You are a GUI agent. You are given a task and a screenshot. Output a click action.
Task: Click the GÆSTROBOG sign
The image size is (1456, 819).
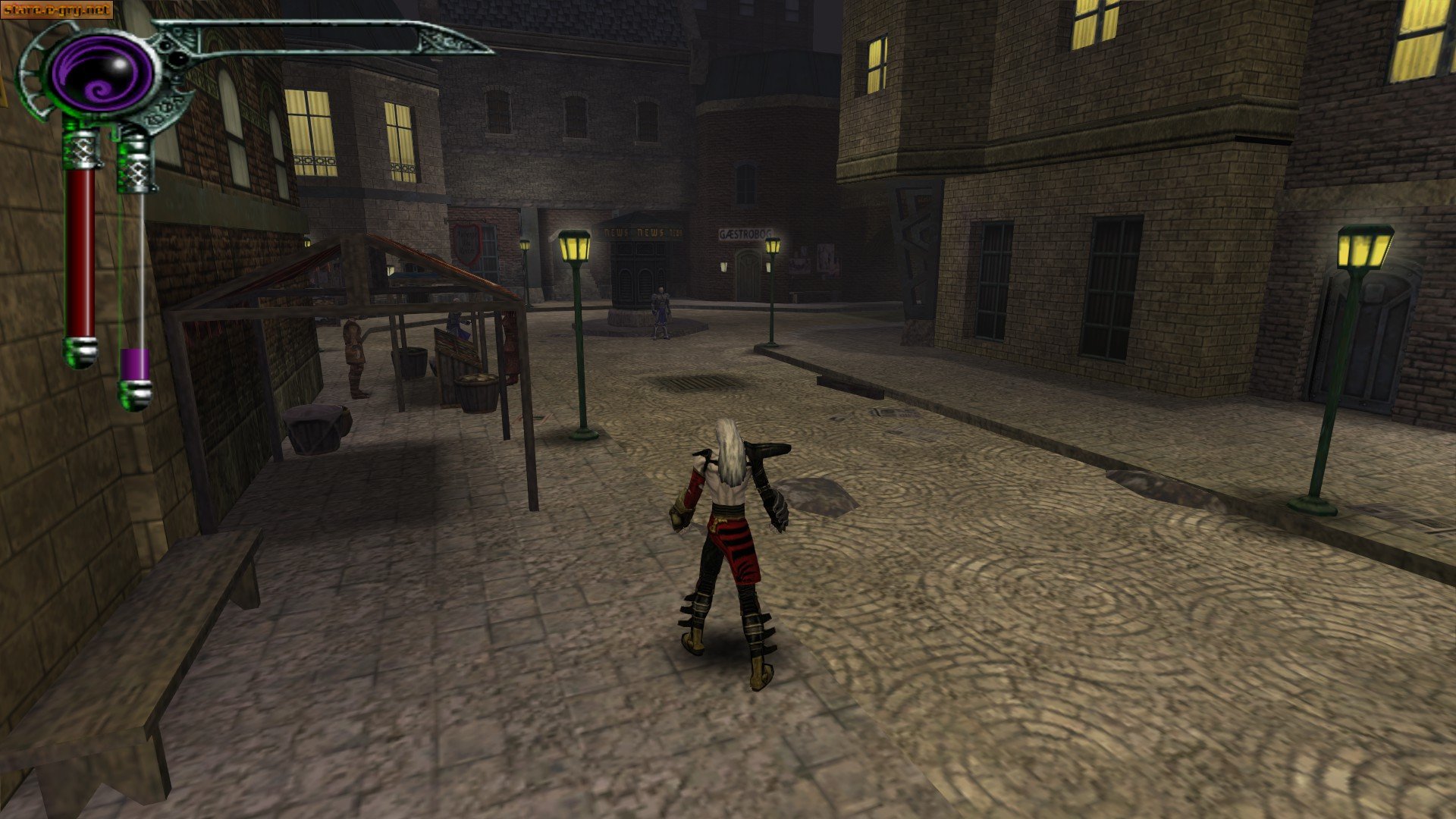[745, 234]
